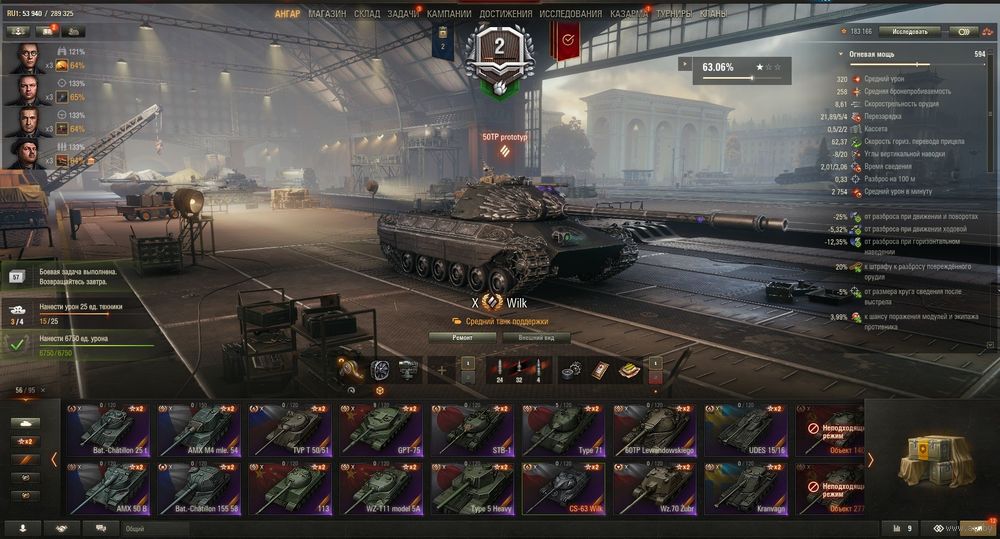Open the Казарма (Barracks) tab
This screenshot has height=539, width=1000.
point(628,14)
